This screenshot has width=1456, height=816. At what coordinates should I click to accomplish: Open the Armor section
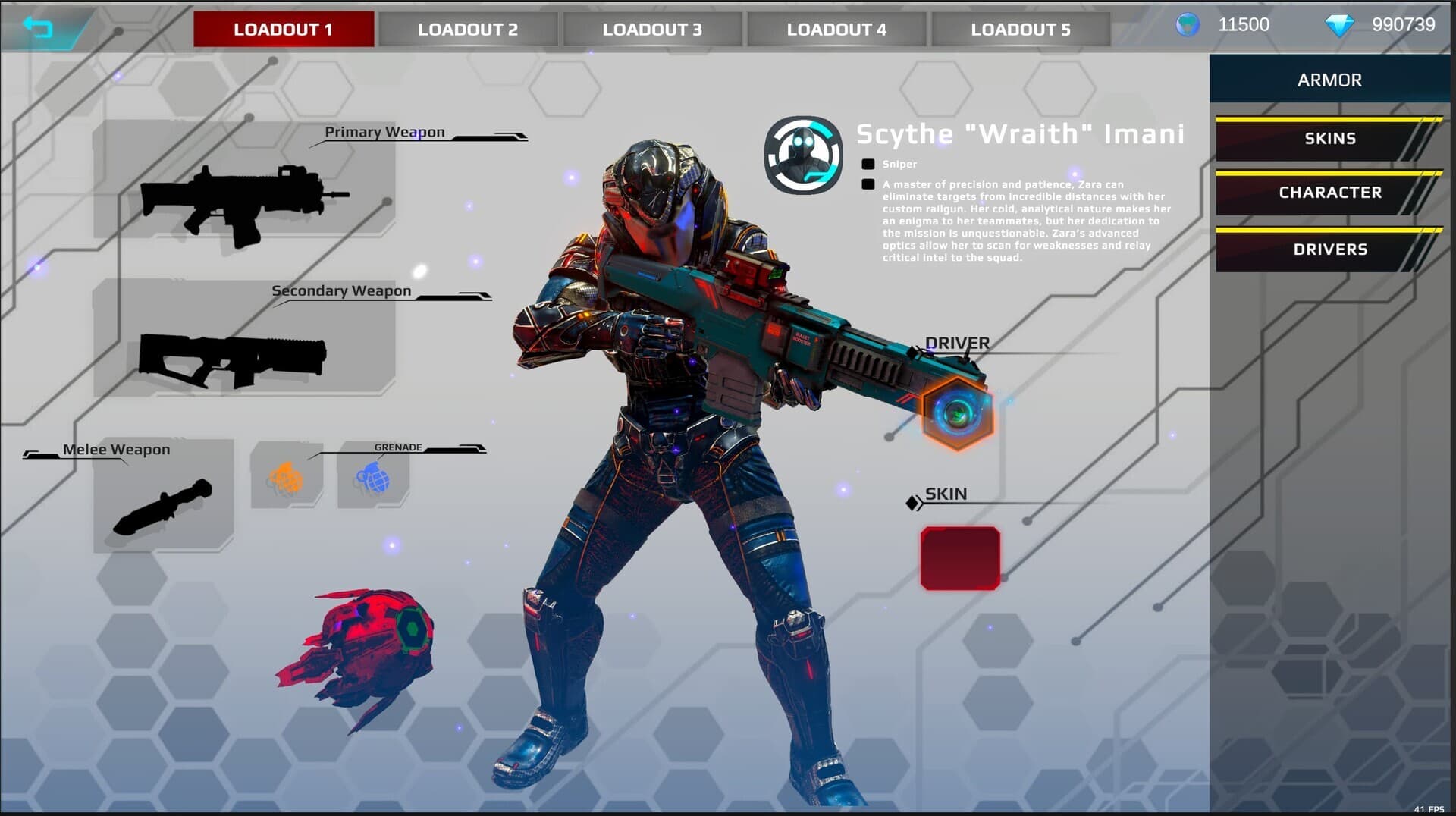(1329, 80)
